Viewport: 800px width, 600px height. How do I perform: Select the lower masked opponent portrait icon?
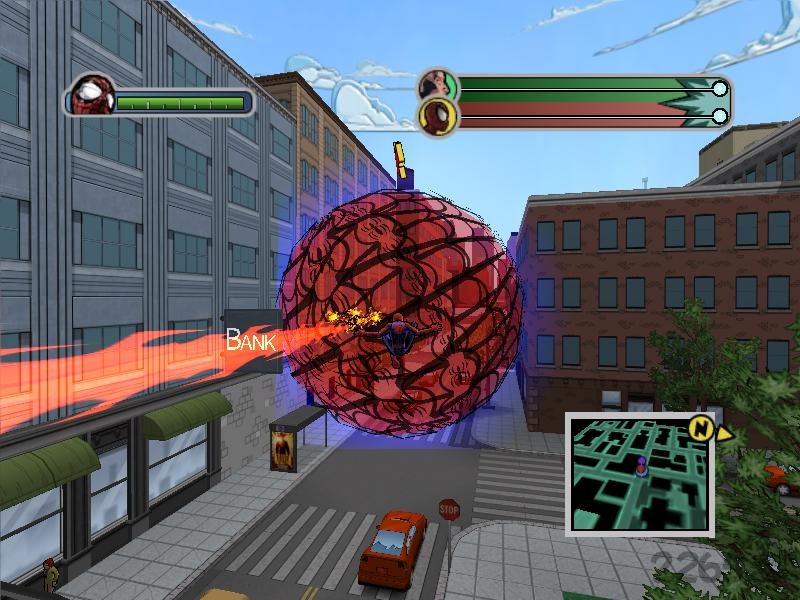(437, 116)
